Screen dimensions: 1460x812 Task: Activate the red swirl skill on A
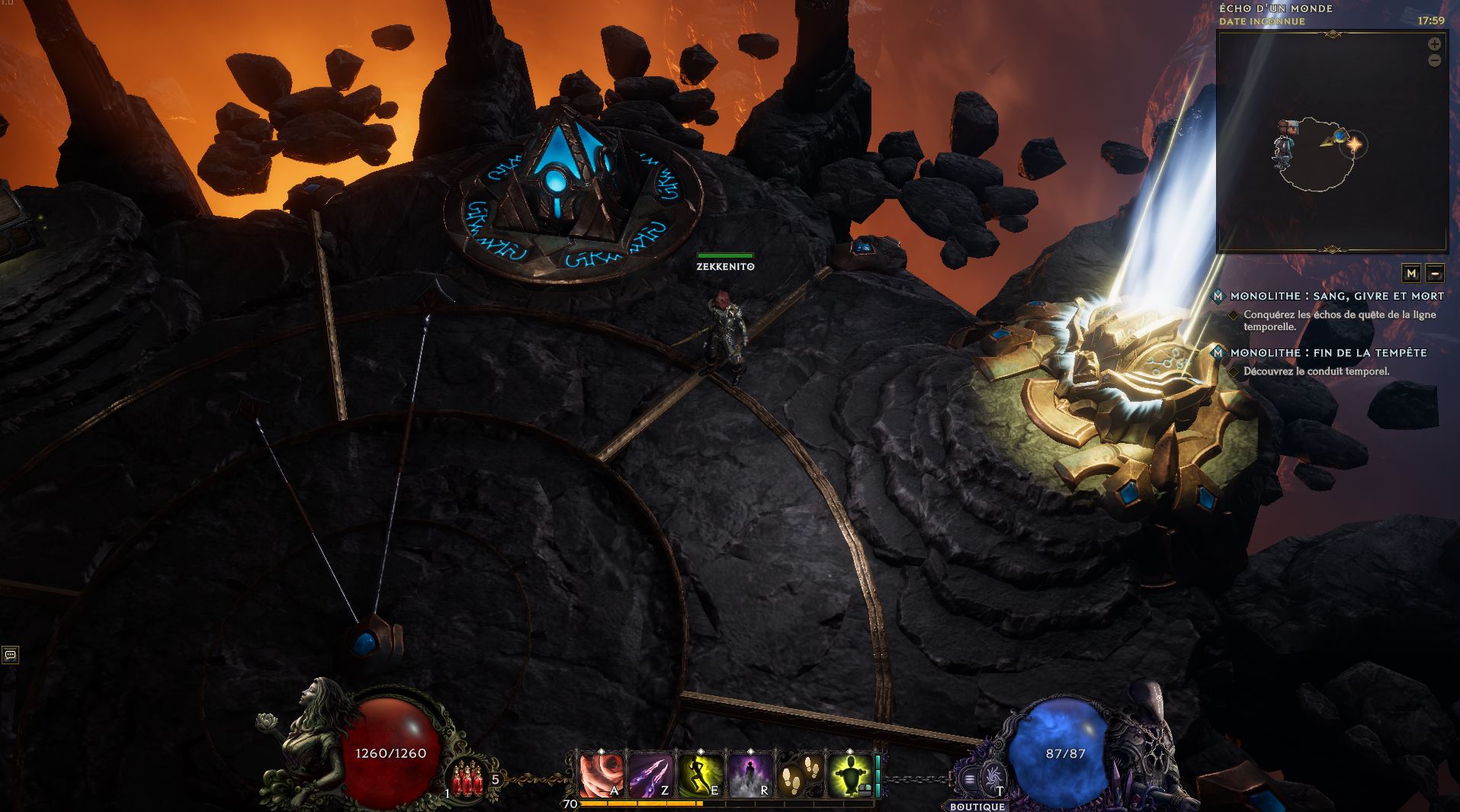click(602, 776)
